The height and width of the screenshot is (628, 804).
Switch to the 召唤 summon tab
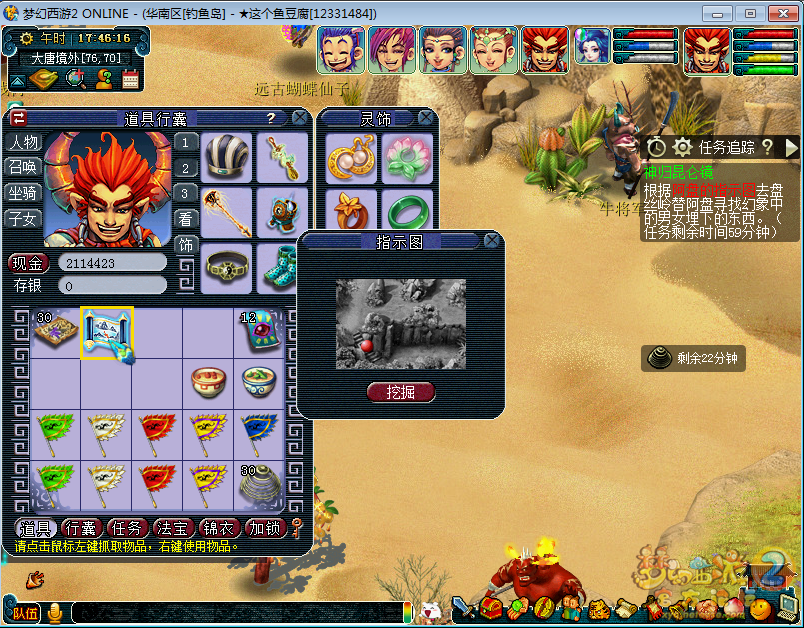pyautogui.click(x=23, y=167)
